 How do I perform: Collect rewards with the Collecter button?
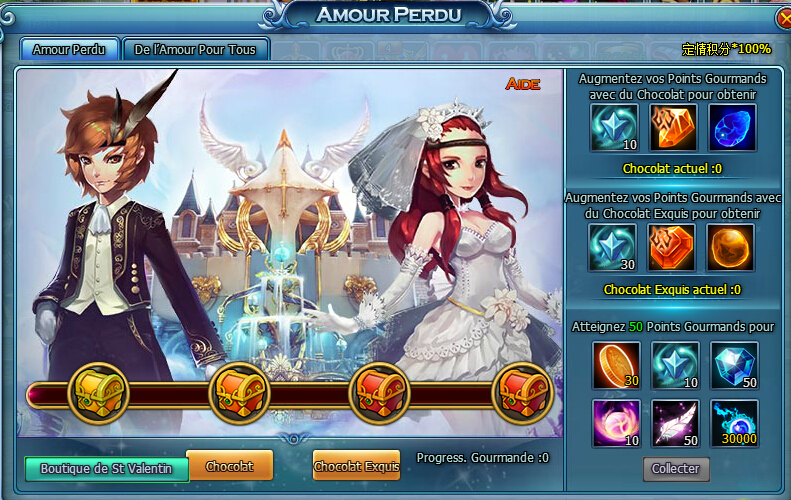(x=676, y=468)
